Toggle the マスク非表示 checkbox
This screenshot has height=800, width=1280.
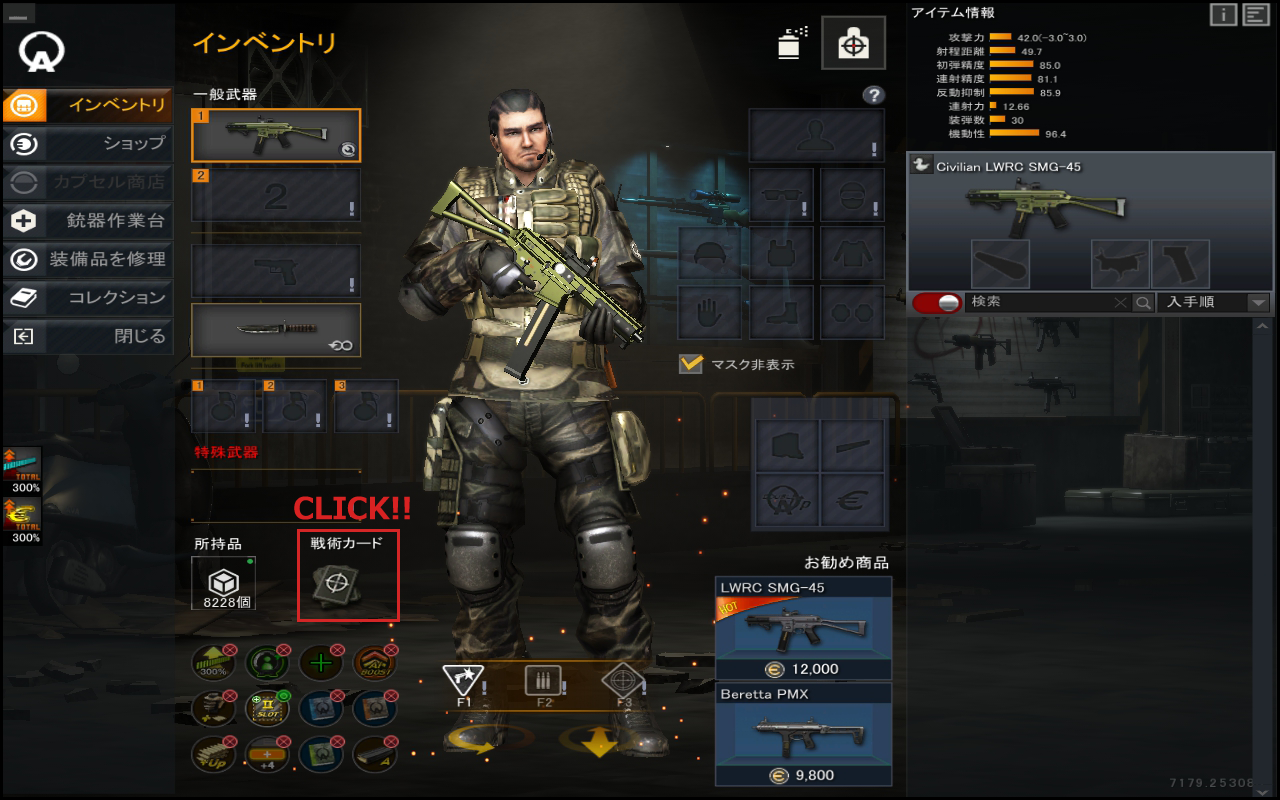click(691, 364)
